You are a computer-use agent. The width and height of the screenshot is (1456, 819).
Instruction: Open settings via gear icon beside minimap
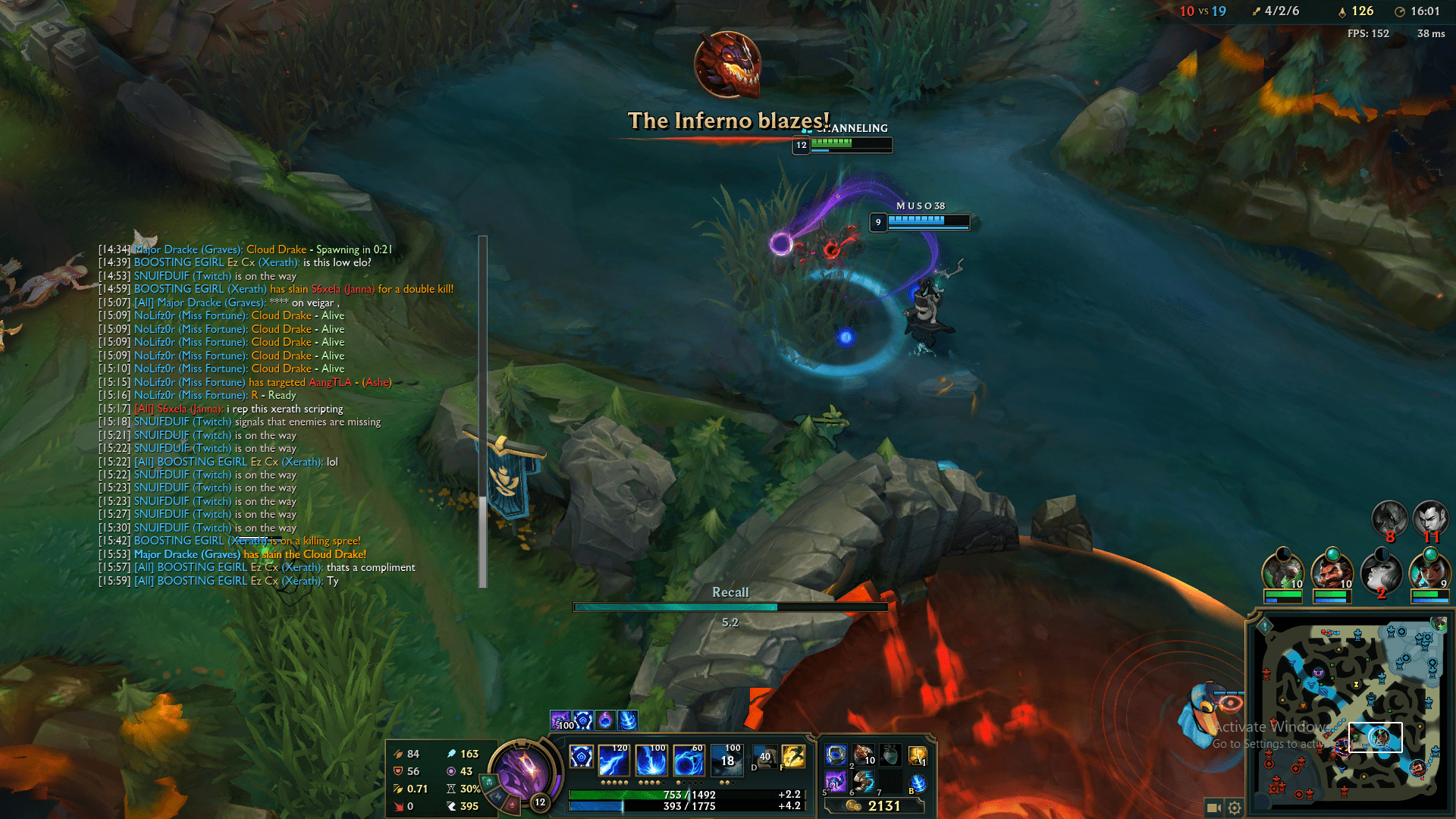[1235, 808]
